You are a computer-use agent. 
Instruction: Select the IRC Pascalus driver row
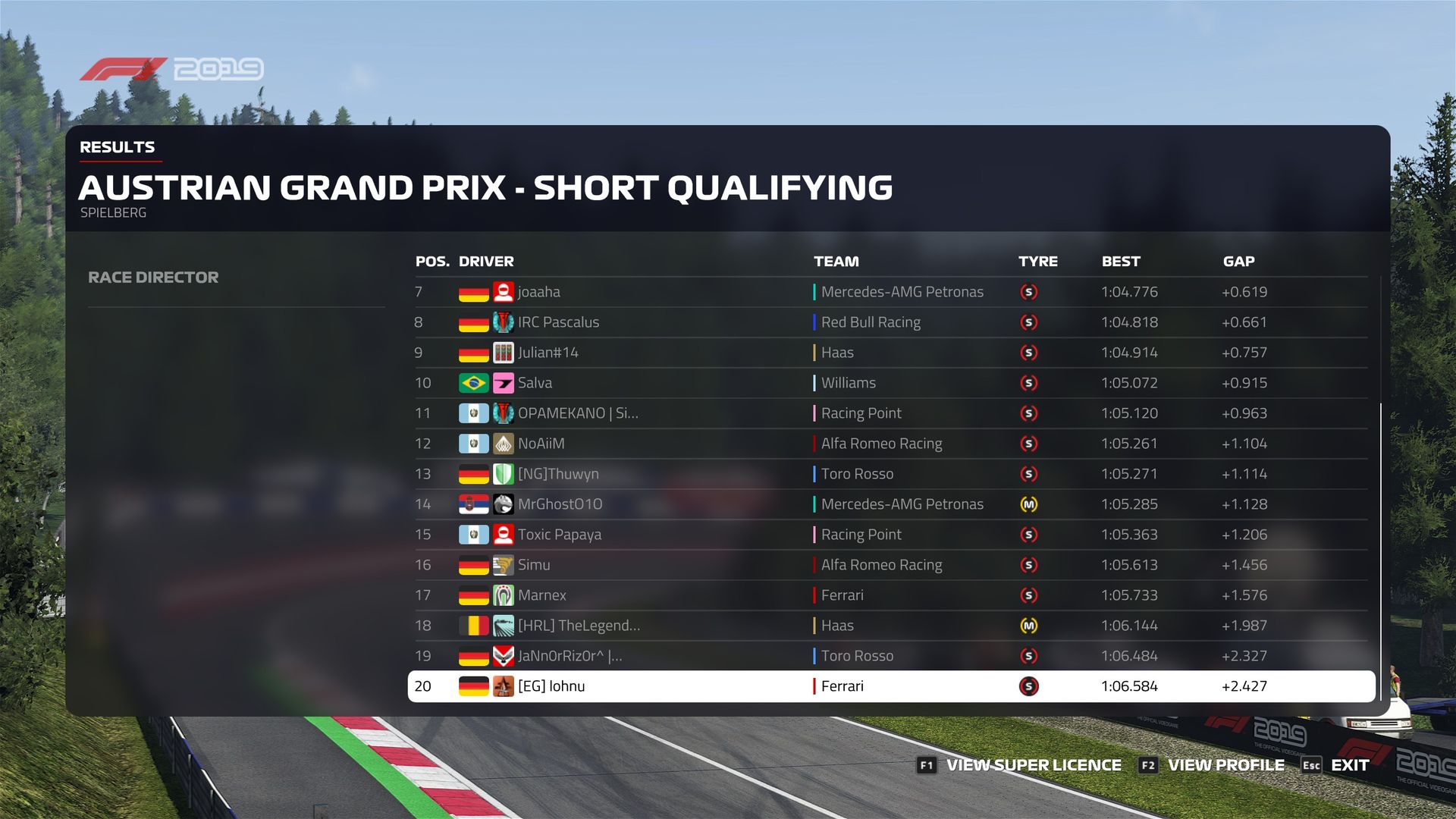click(558, 322)
